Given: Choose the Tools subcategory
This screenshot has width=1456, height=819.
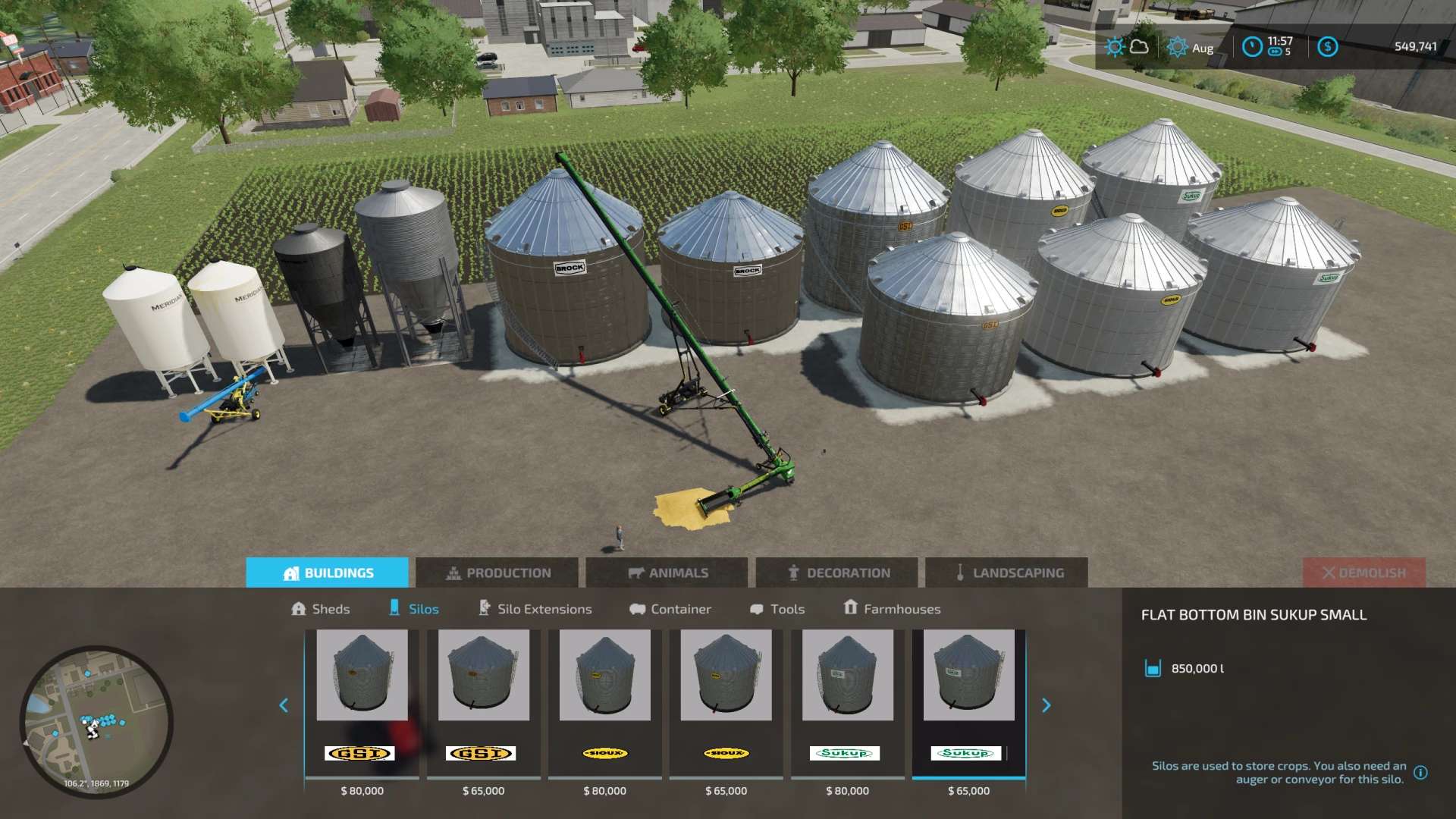Looking at the screenshot, I should coord(777,609).
